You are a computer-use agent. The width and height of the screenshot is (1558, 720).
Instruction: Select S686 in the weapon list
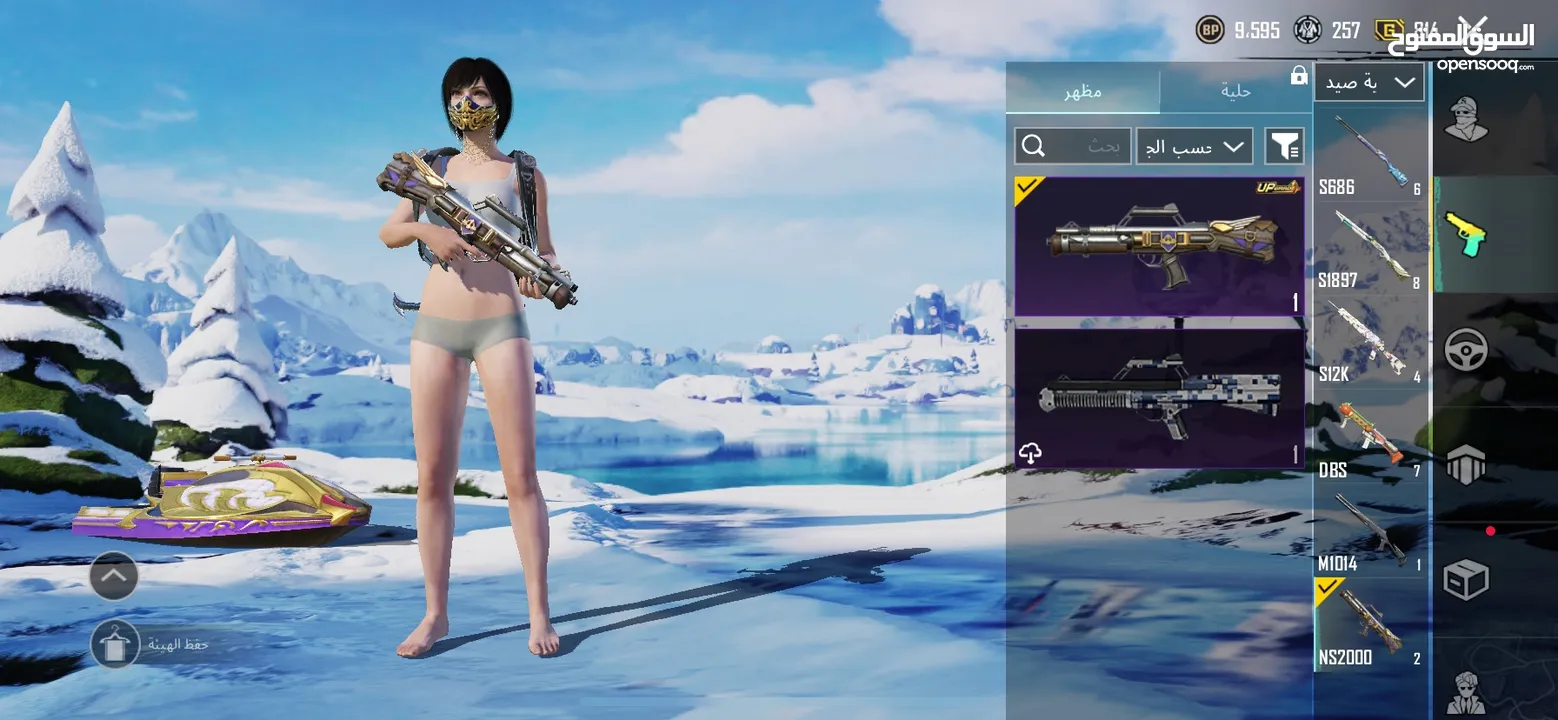(x=1372, y=155)
